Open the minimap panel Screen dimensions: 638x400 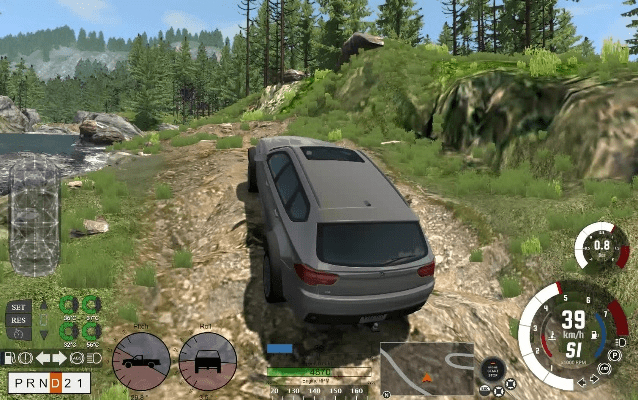tap(426, 369)
